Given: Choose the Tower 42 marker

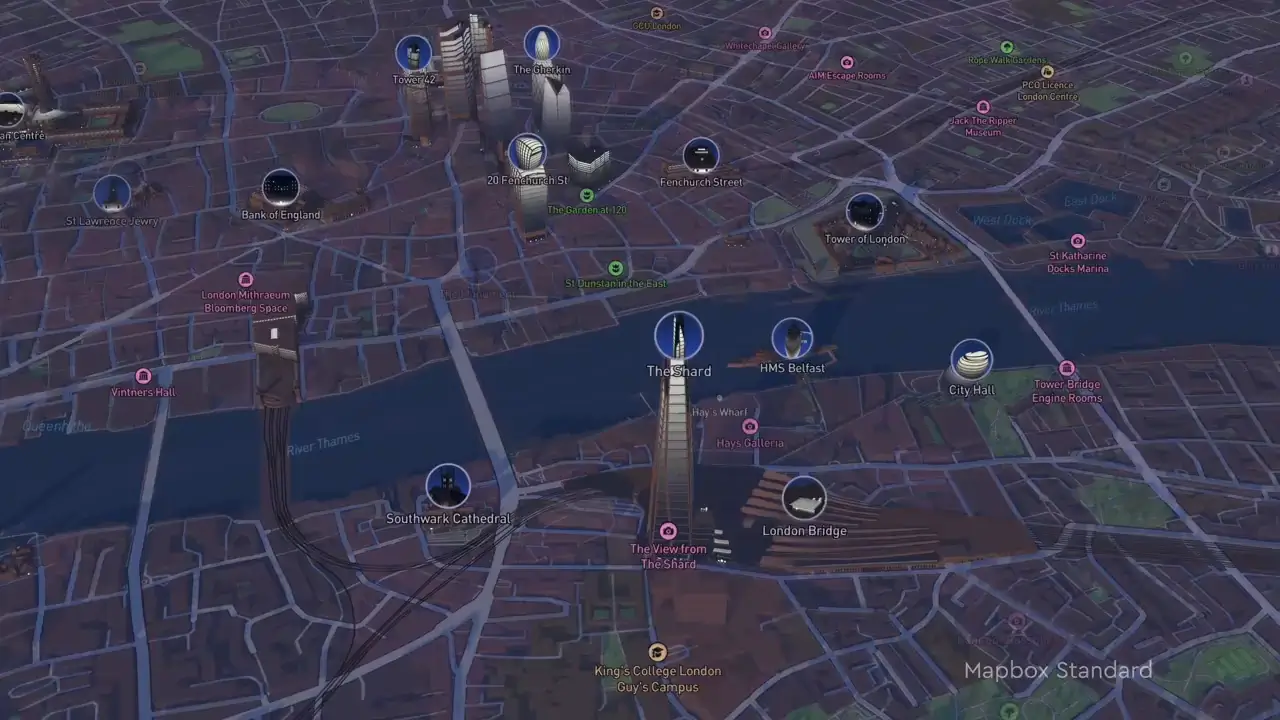Looking at the screenshot, I should coord(413,53).
